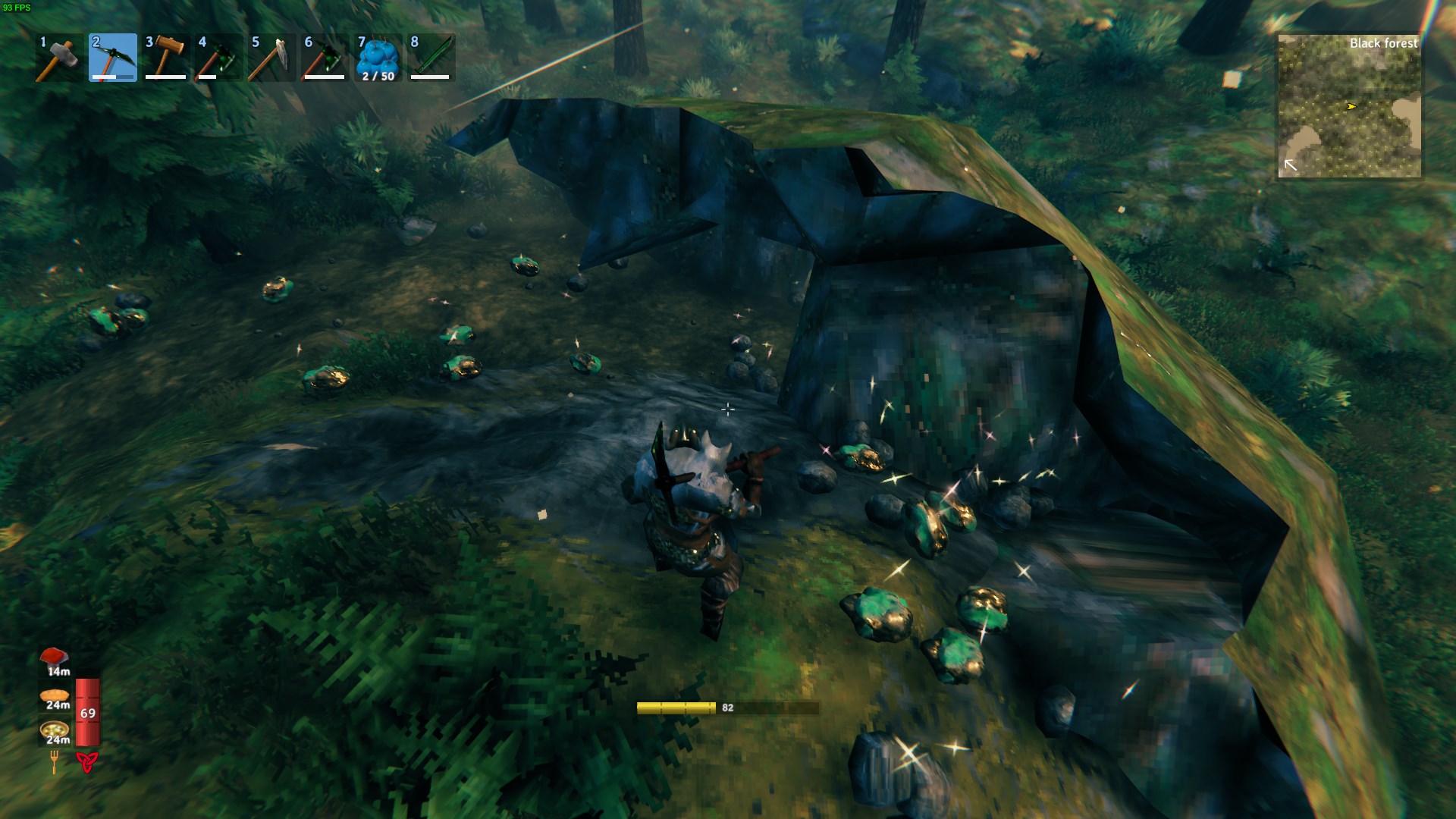Equip the wooden mallet in slot 3
The image size is (1456, 819).
[x=165, y=58]
